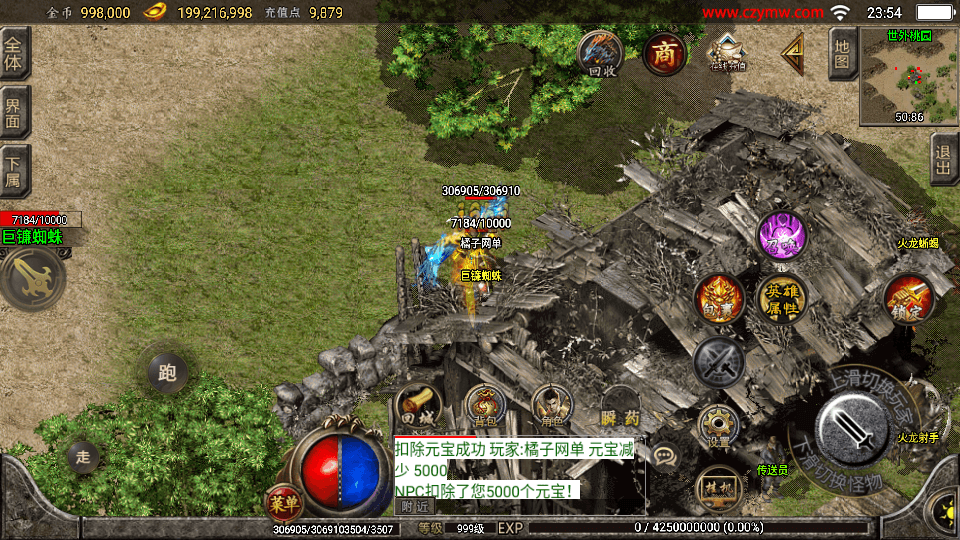Select the 下属 subordinates tab
The width and height of the screenshot is (960, 540).
point(15,171)
